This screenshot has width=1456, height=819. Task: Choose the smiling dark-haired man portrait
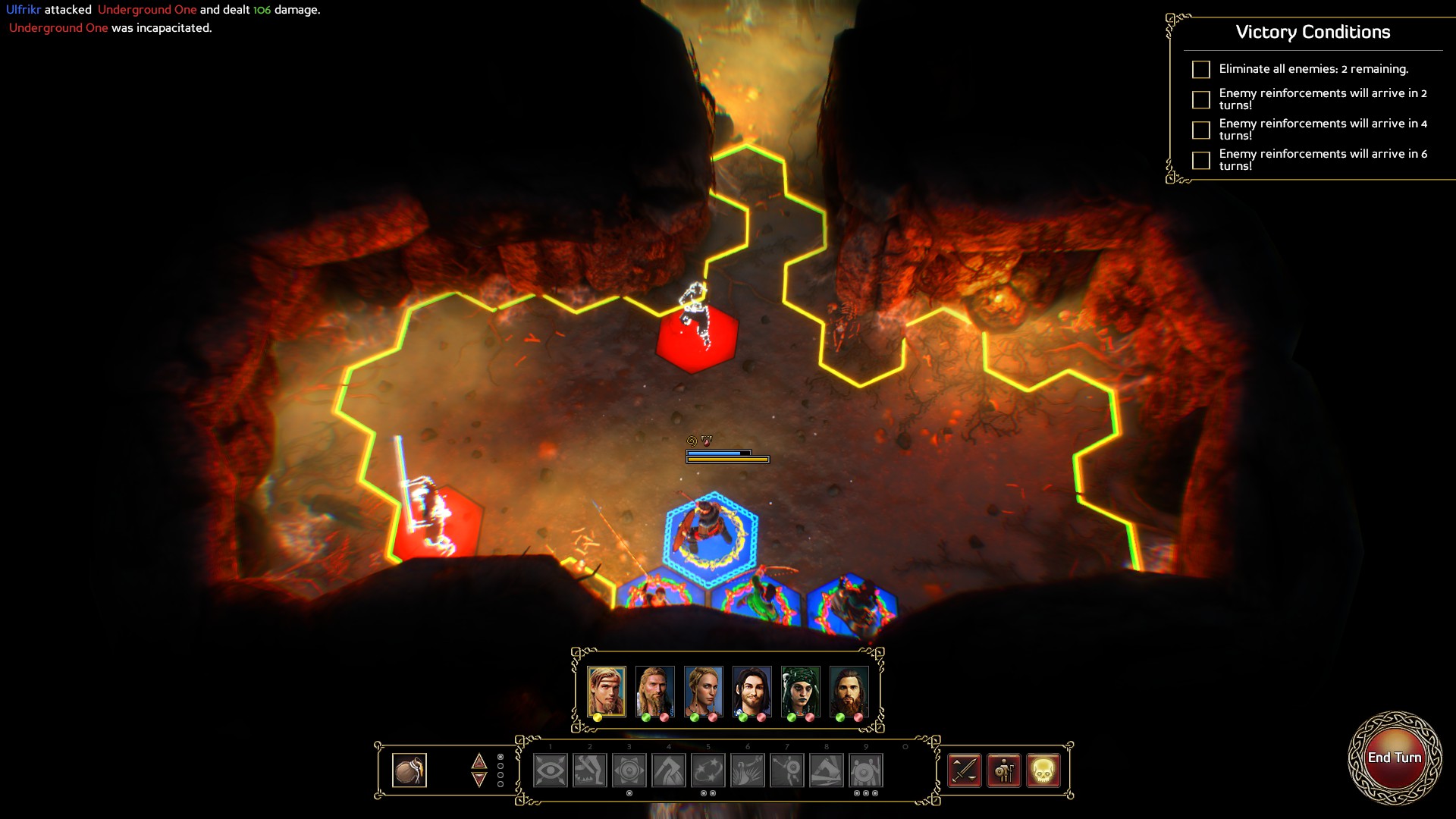(x=752, y=691)
